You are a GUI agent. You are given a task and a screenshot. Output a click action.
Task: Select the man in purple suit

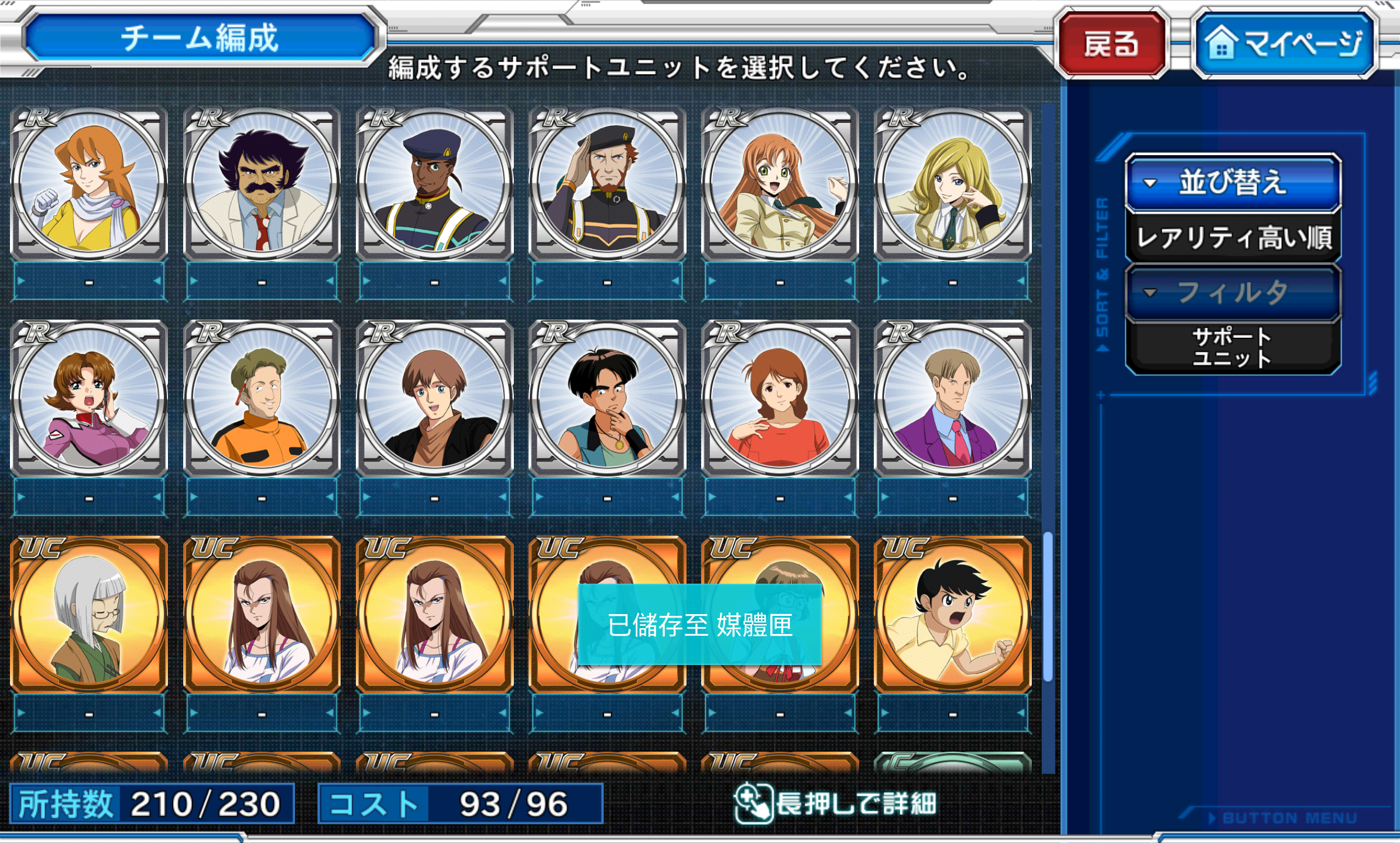click(x=952, y=399)
